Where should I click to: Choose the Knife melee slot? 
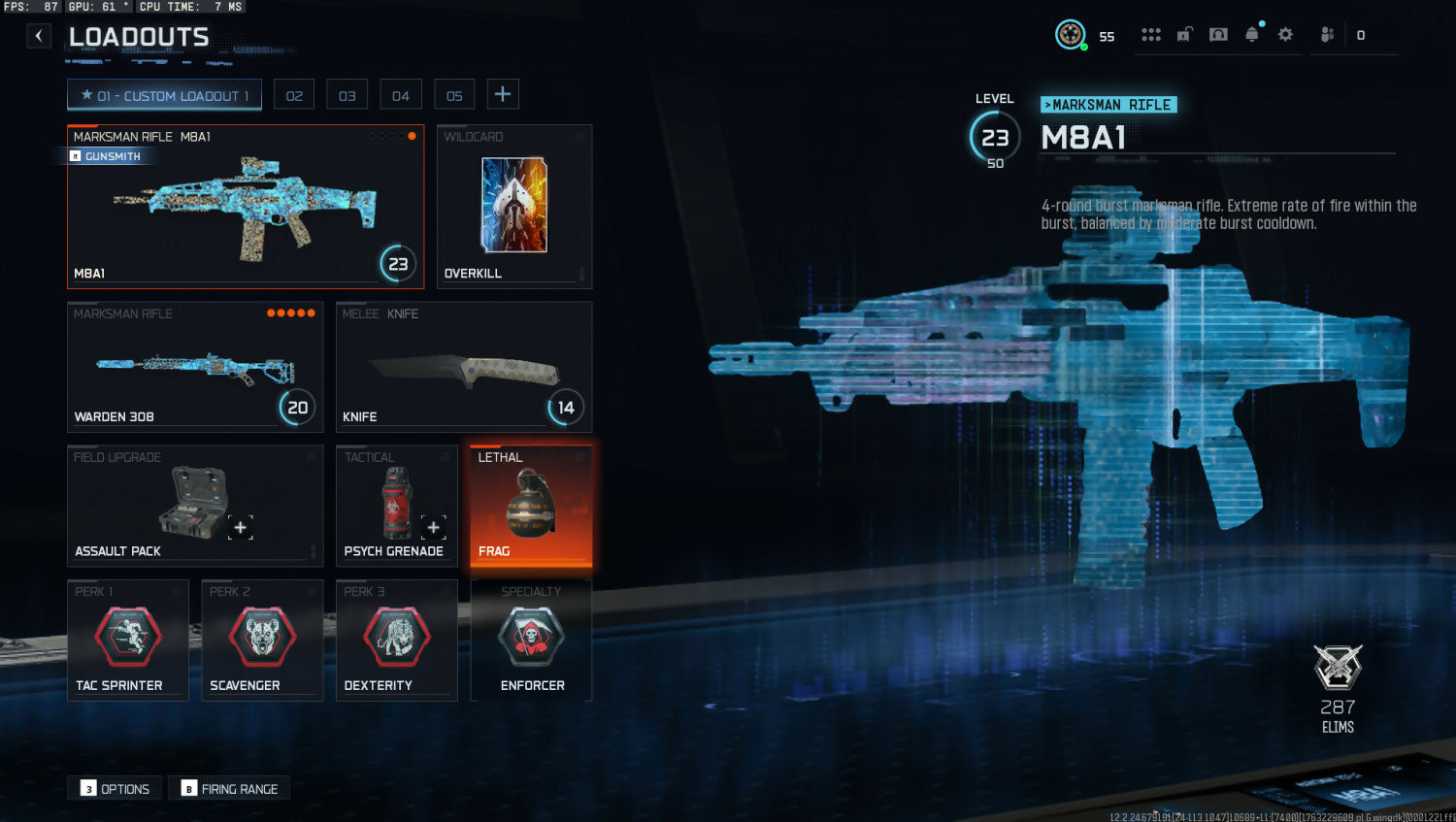click(x=464, y=367)
